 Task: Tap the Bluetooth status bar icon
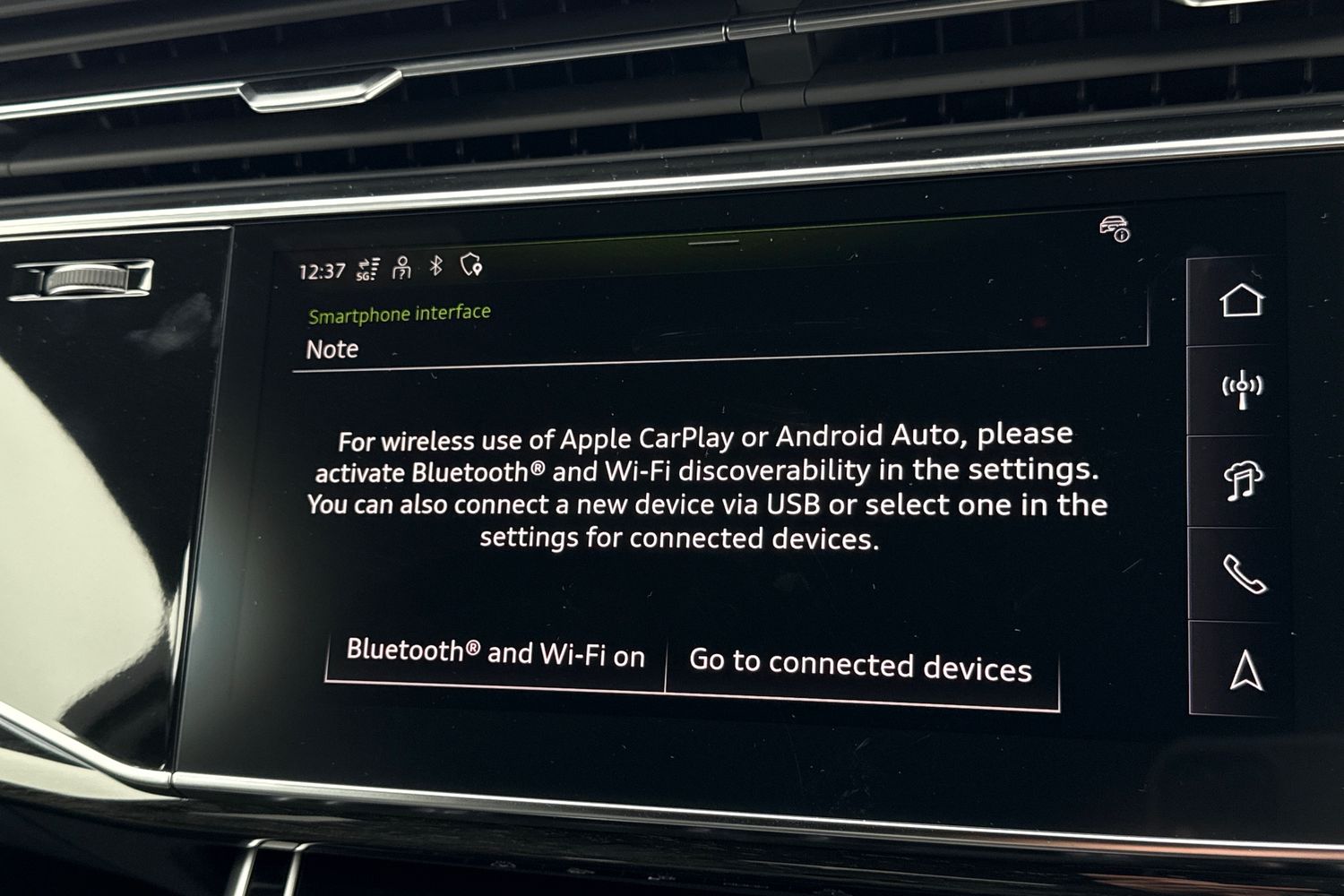436,265
